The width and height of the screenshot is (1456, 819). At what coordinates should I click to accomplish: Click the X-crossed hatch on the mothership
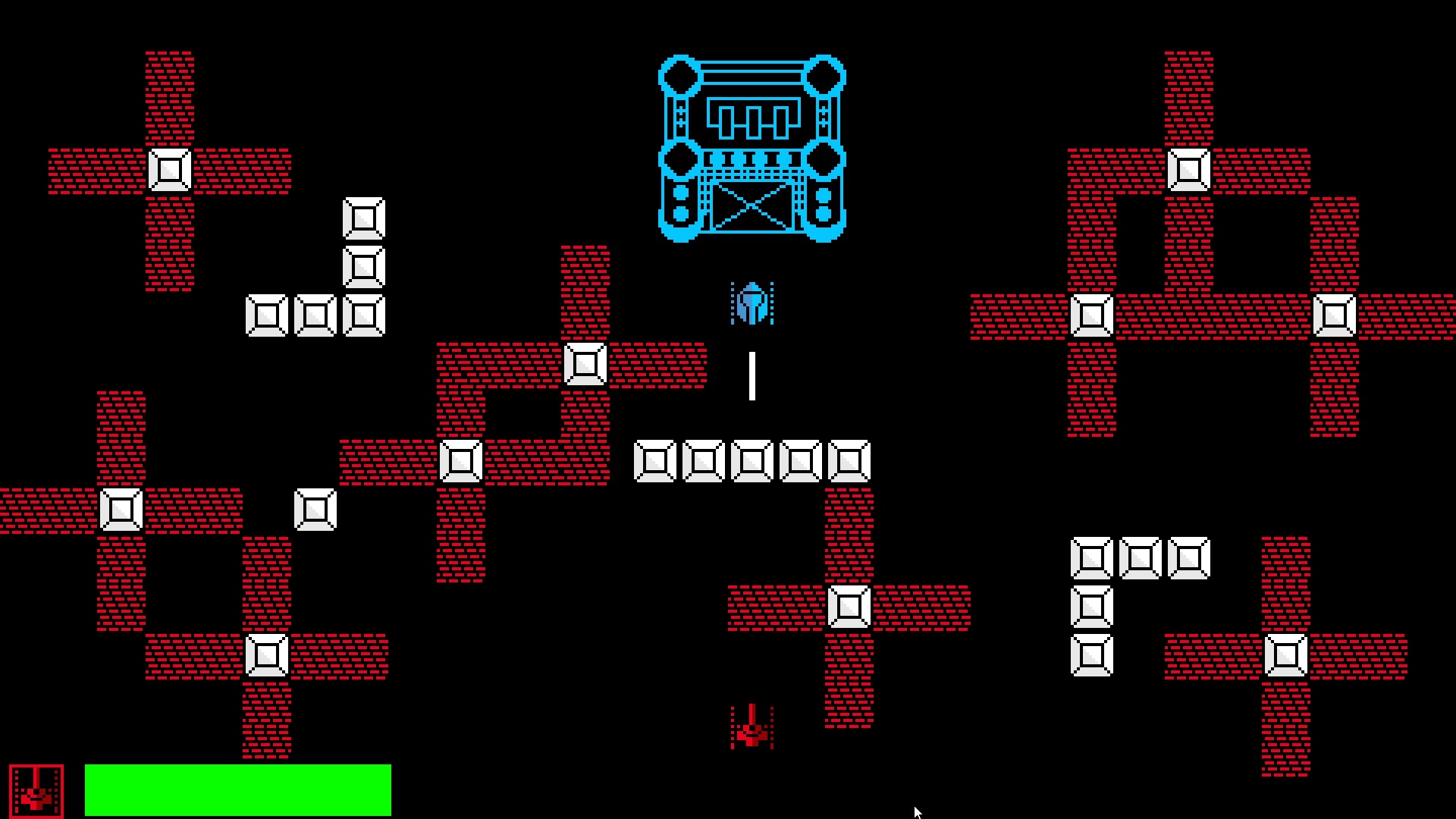pyautogui.click(x=751, y=206)
